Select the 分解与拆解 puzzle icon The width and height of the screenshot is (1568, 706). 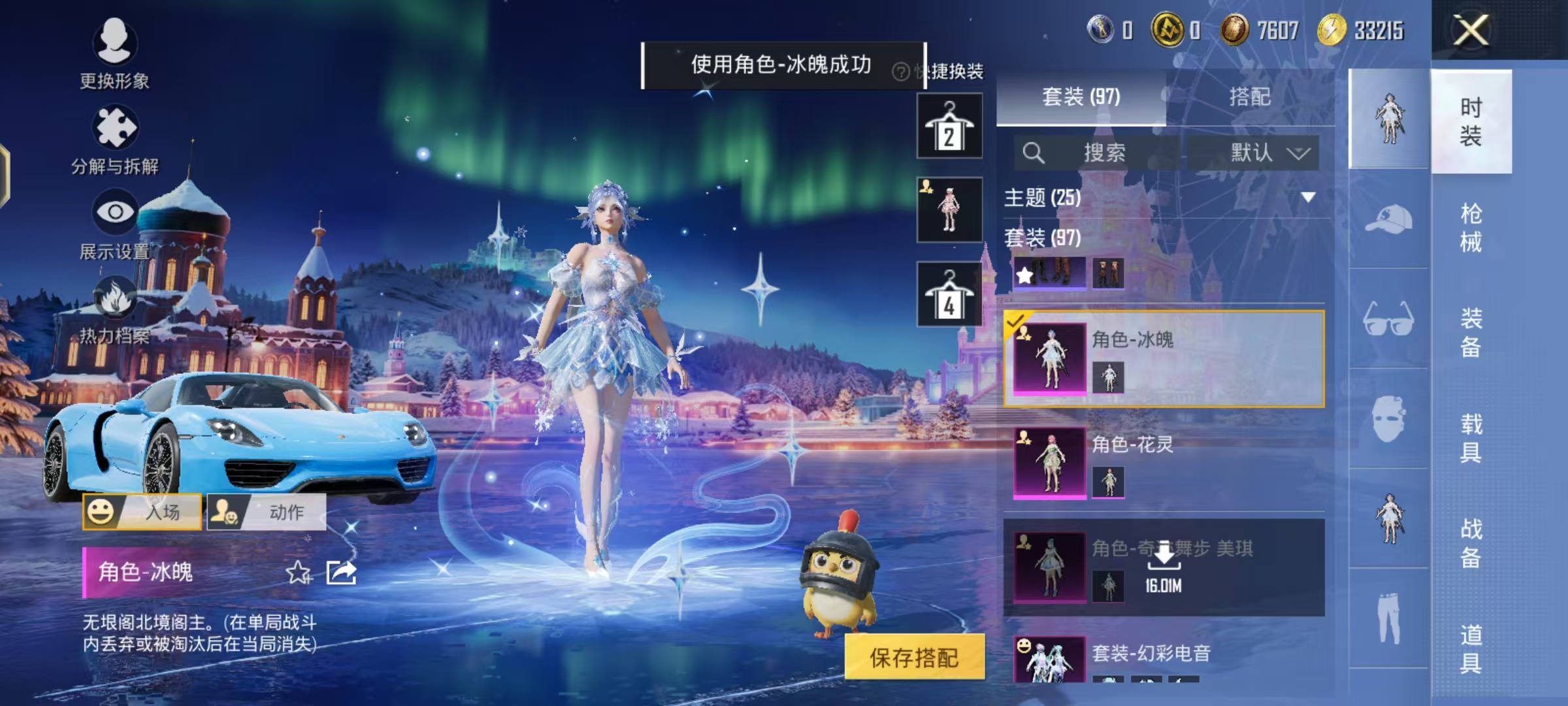tap(114, 127)
